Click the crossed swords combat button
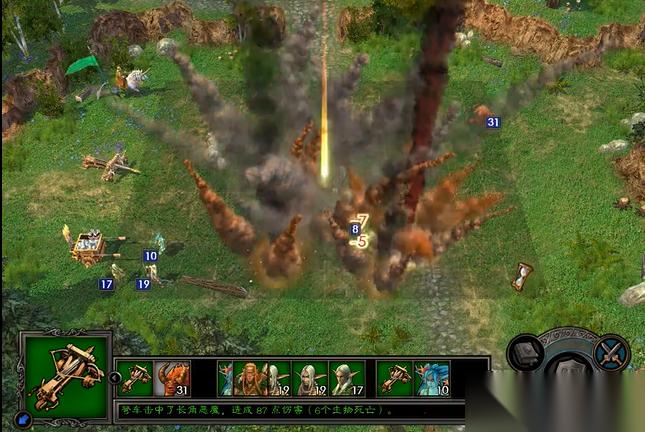The height and width of the screenshot is (432, 645). [609, 353]
